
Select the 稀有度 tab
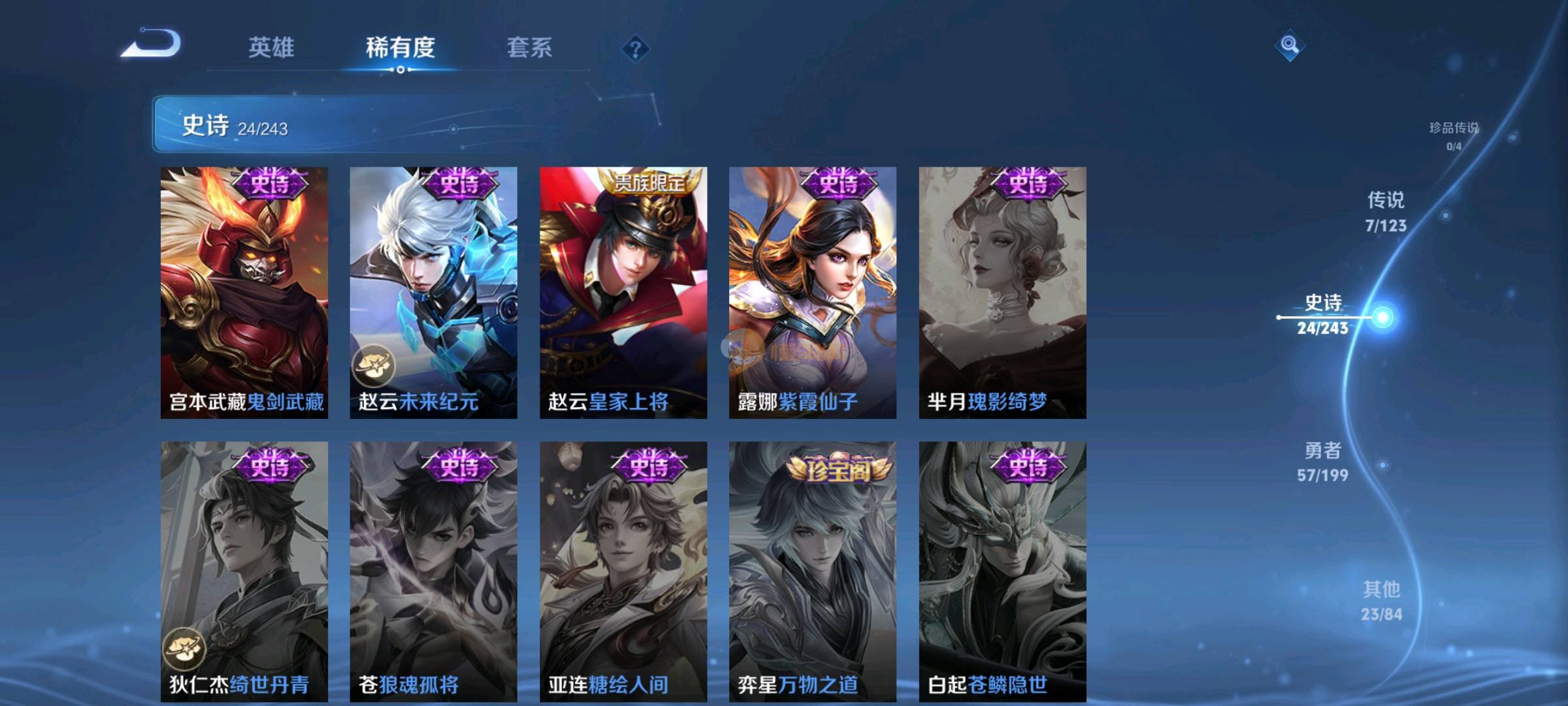400,48
